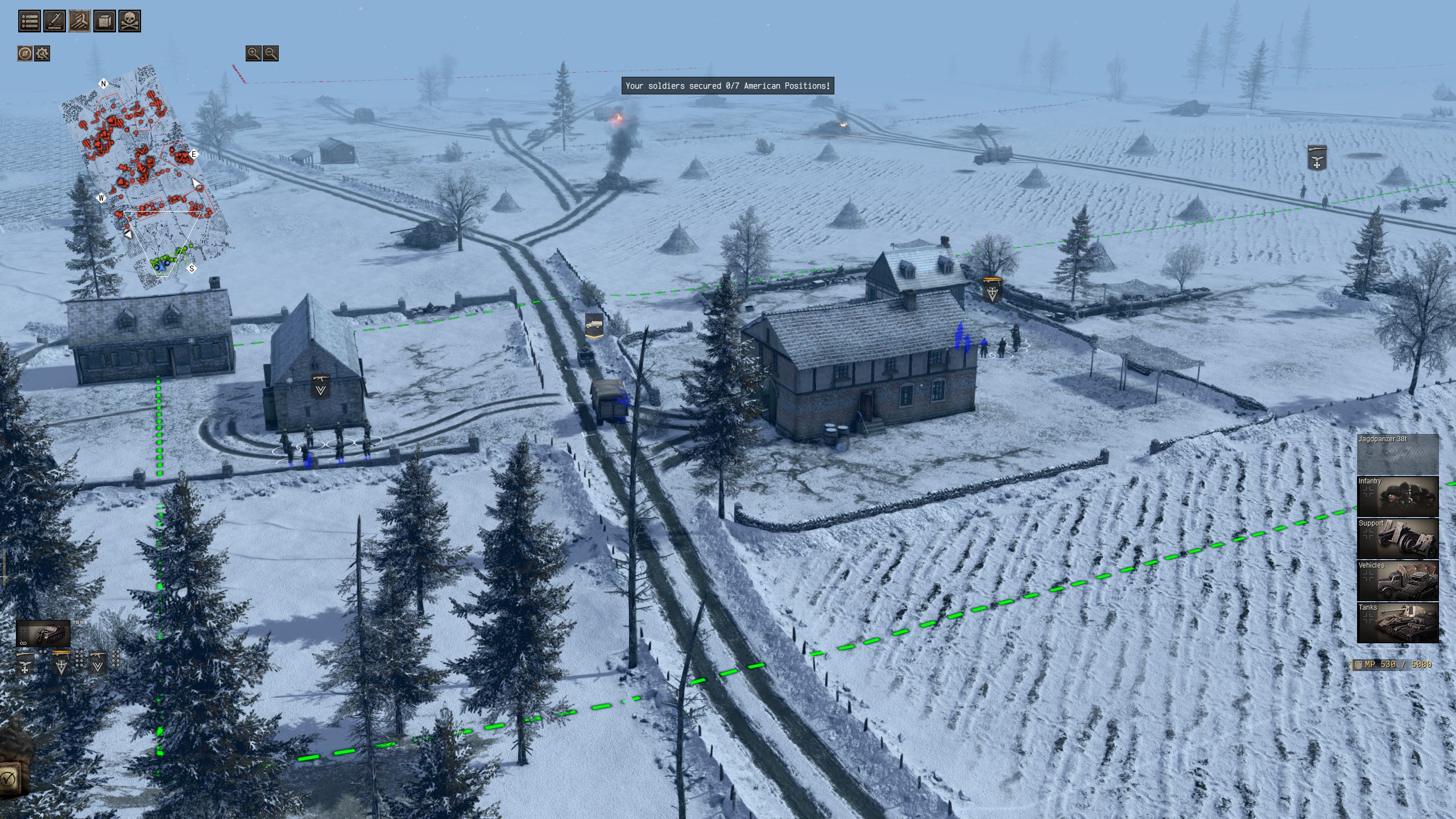This screenshot has width=1456, height=819.
Task: Select the Luftwaffe eagle rifle squad badge
Action: click(x=25, y=663)
